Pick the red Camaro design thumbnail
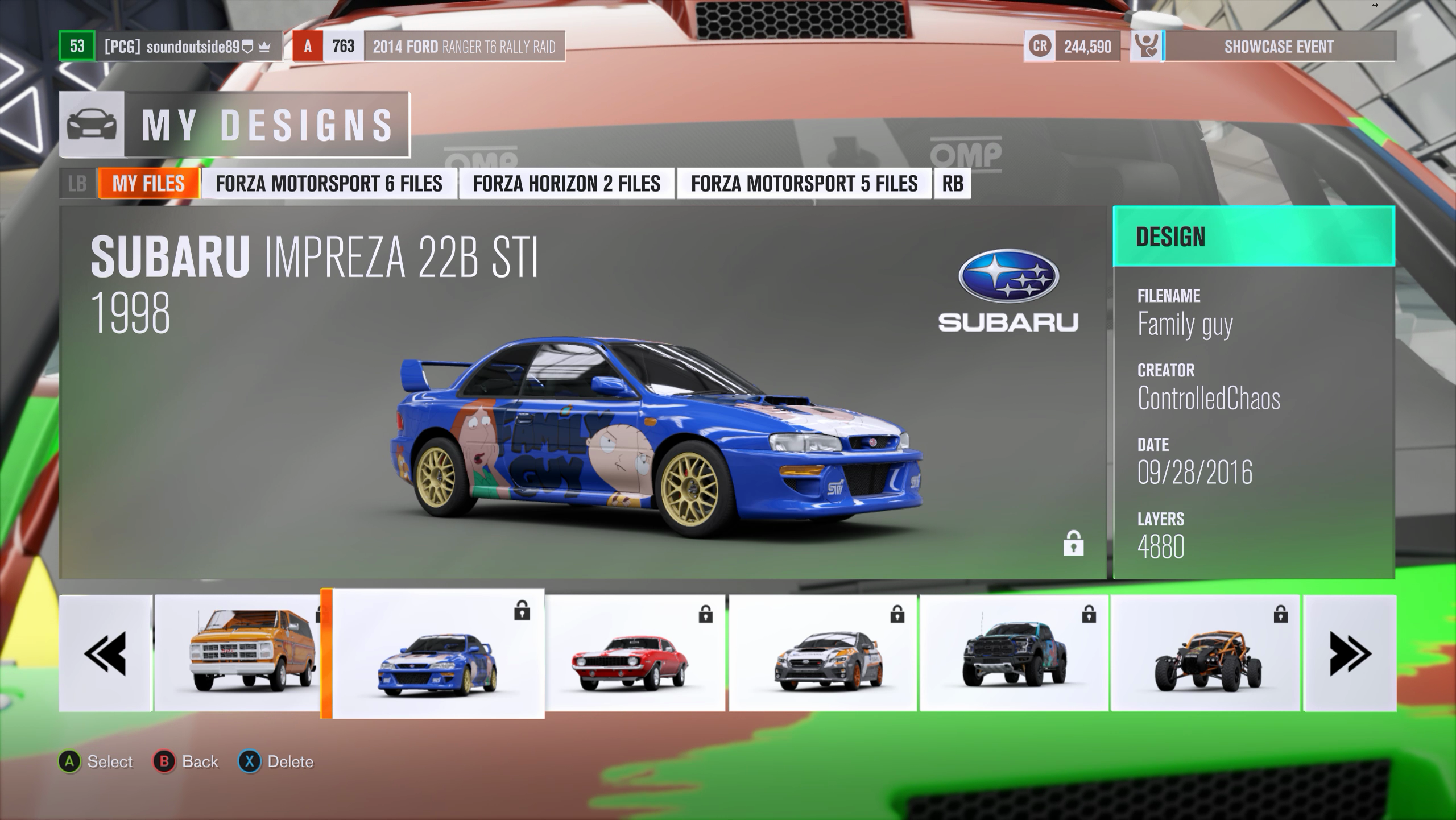1456x820 pixels. click(x=634, y=653)
